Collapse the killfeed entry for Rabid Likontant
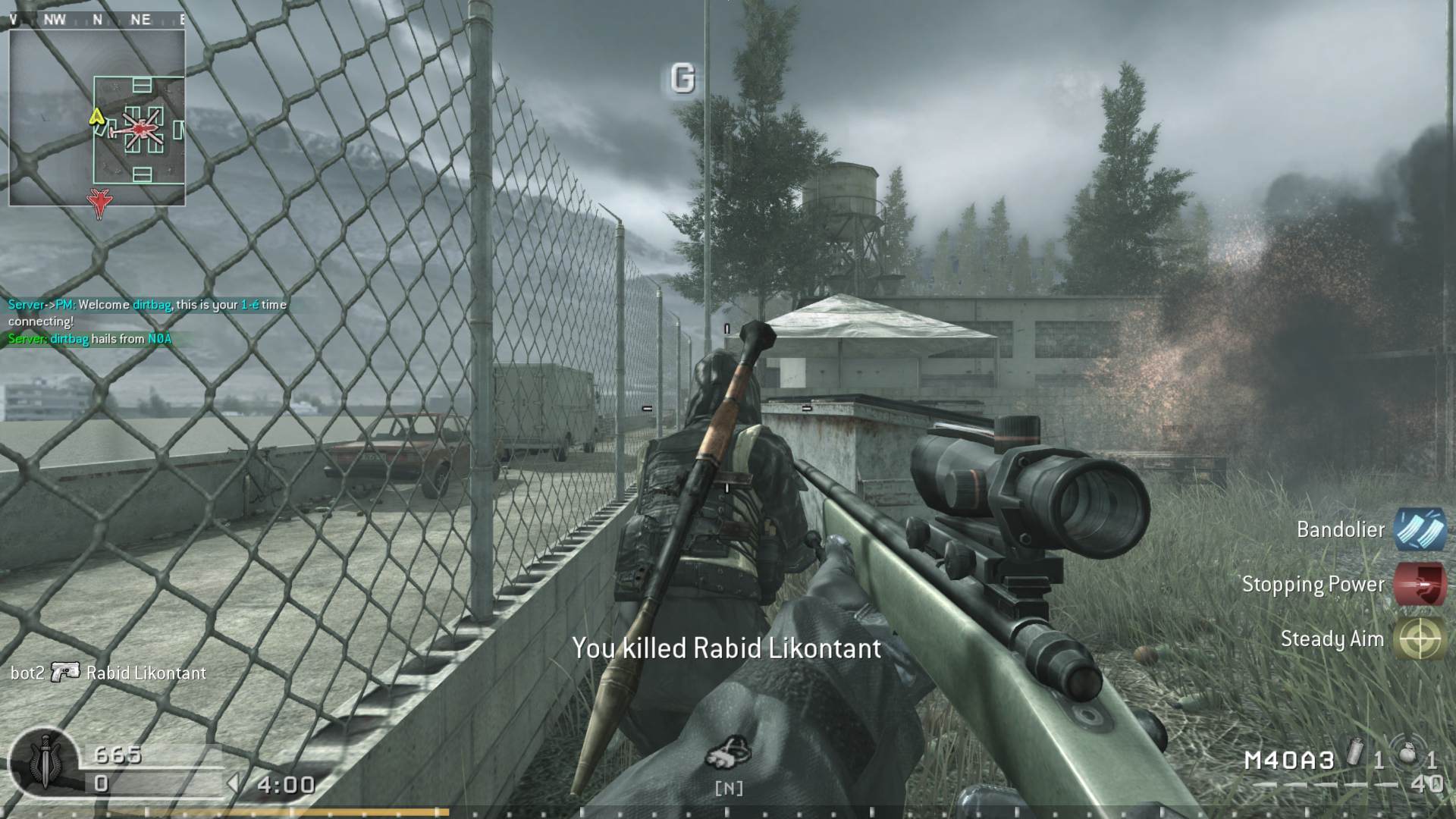This screenshot has width=1456, height=819. (146, 673)
